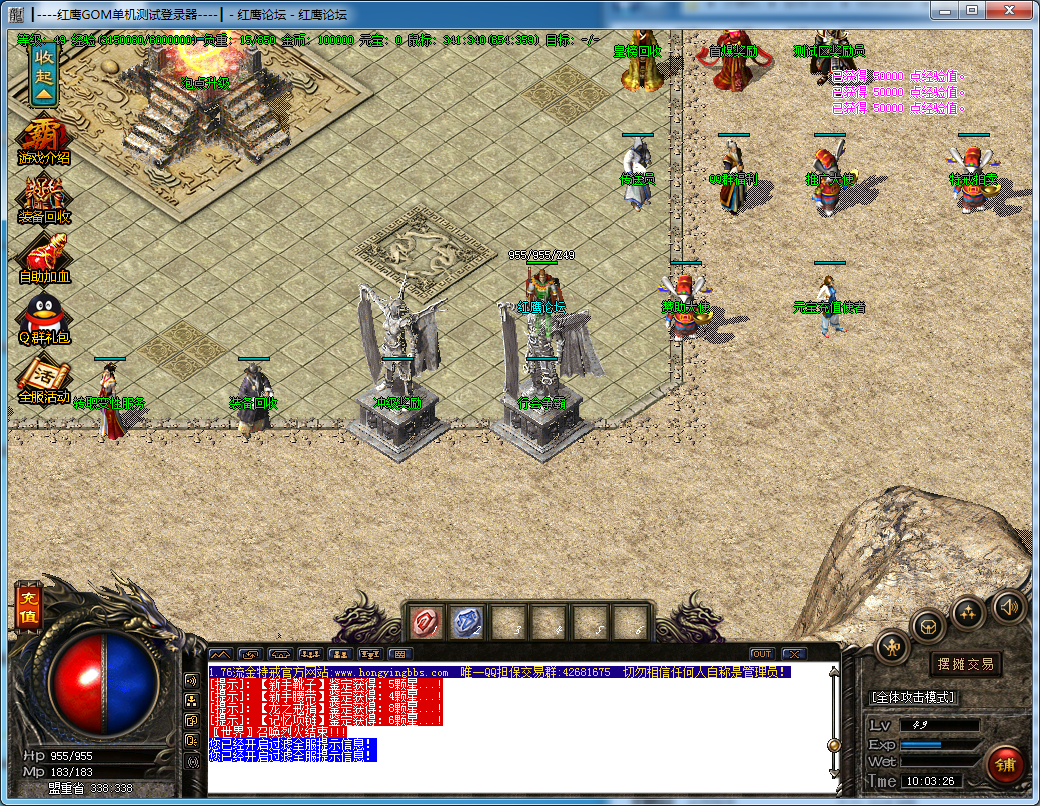Use the red gem in hotbar slot 1

pos(427,622)
